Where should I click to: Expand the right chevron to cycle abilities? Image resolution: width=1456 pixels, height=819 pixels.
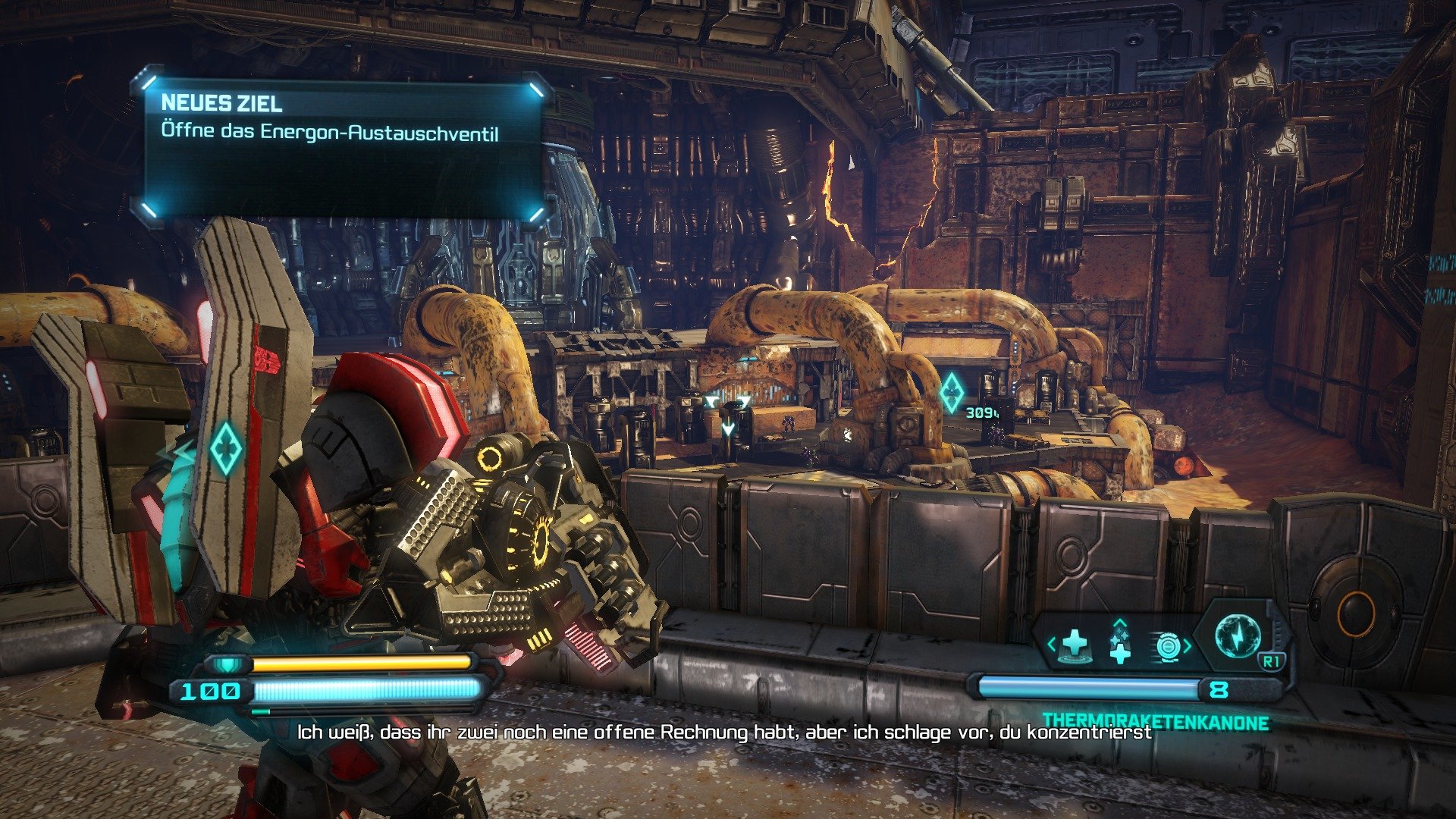coord(1188,645)
